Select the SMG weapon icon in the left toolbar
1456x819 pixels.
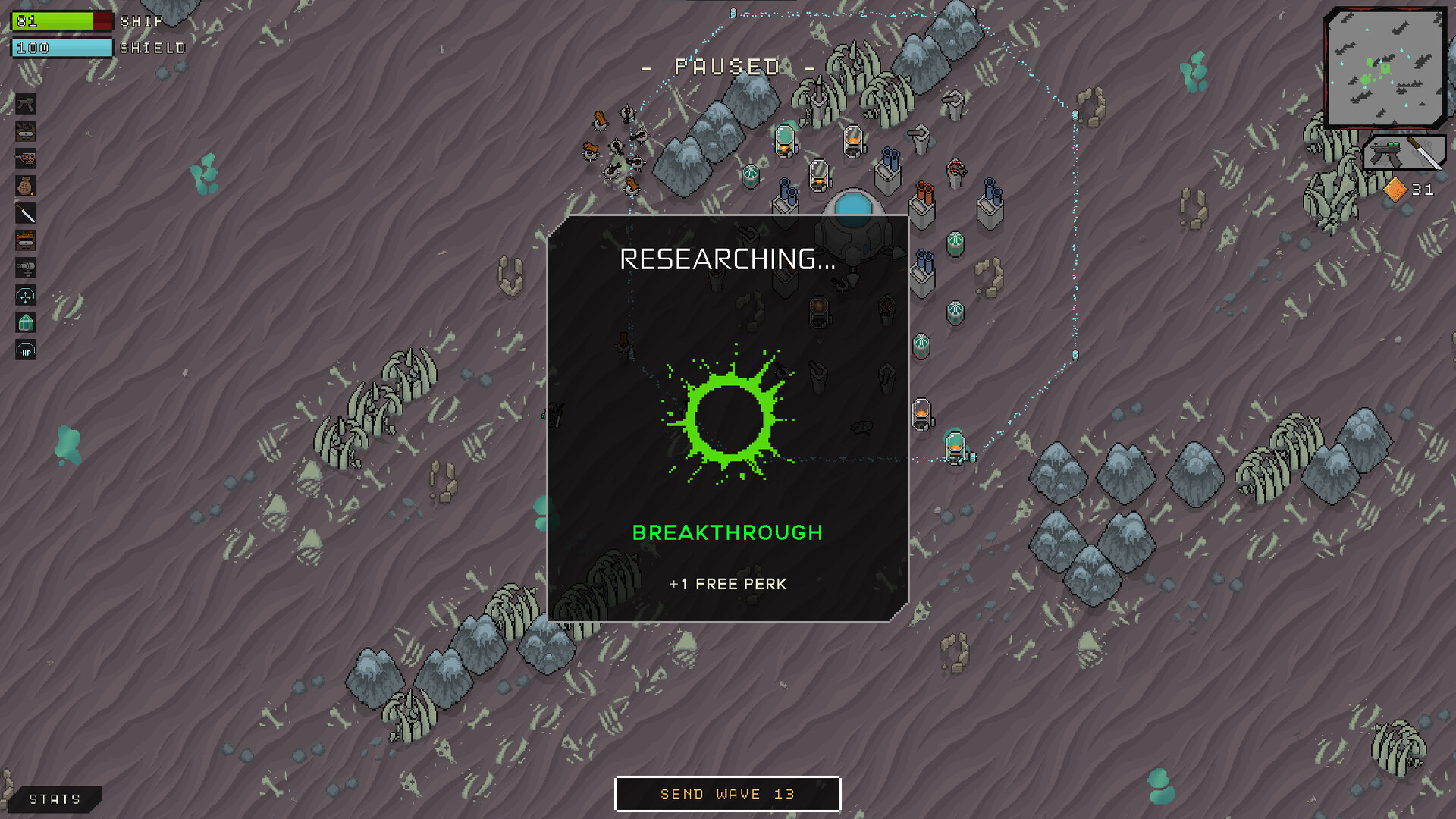(26, 104)
